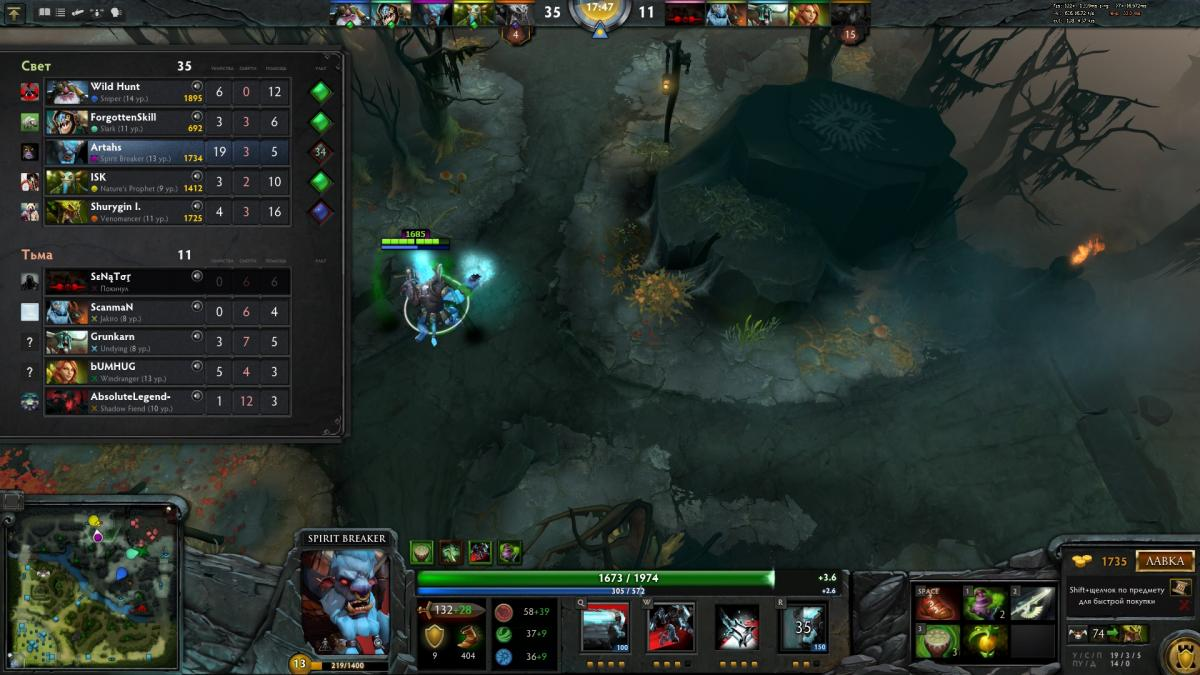Click the courier button beside the shop
The width and height of the screenshot is (1200, 675).
coord(1079,634)
